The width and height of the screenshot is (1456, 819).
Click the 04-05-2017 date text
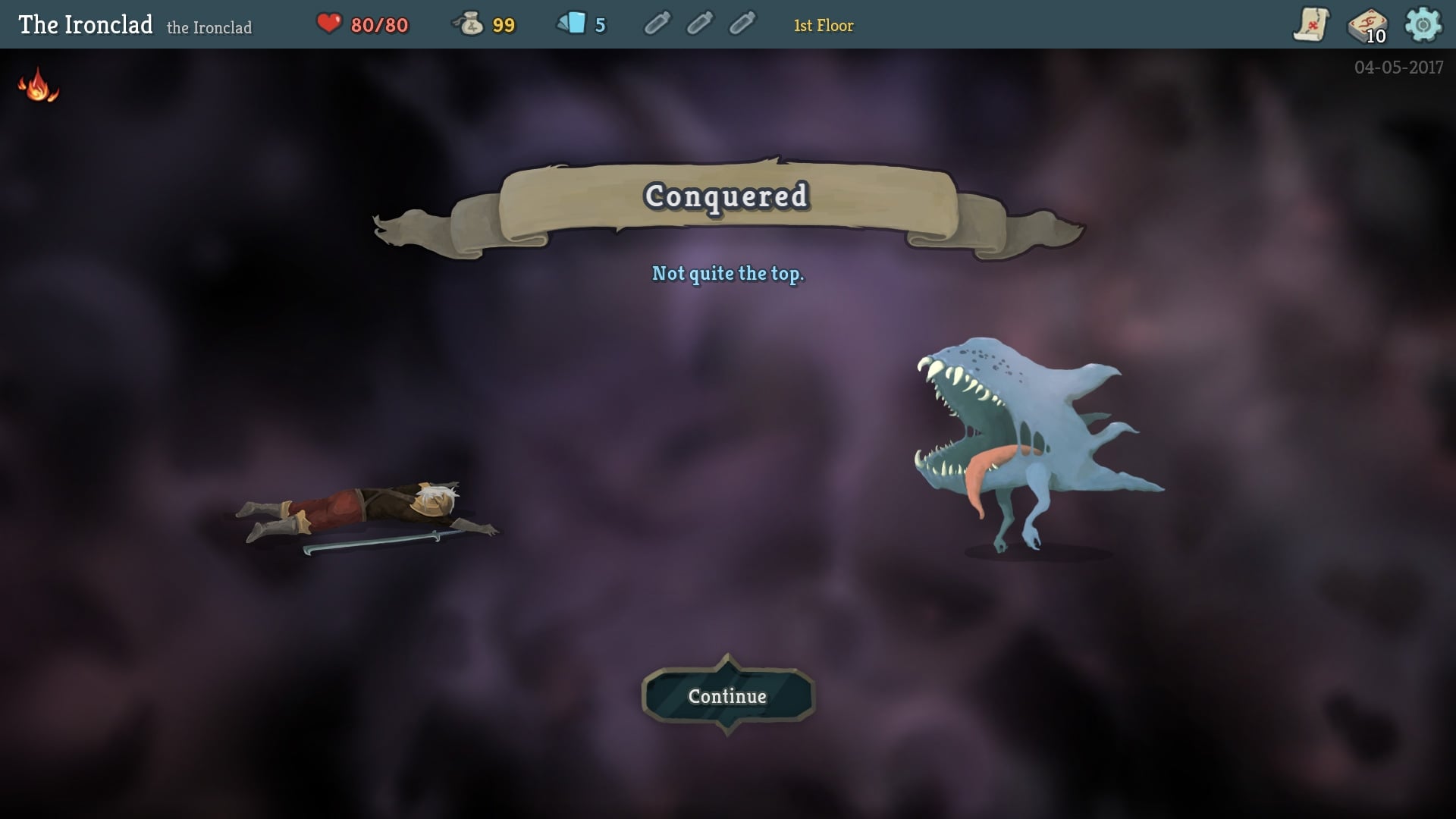tap(1399, 67)
